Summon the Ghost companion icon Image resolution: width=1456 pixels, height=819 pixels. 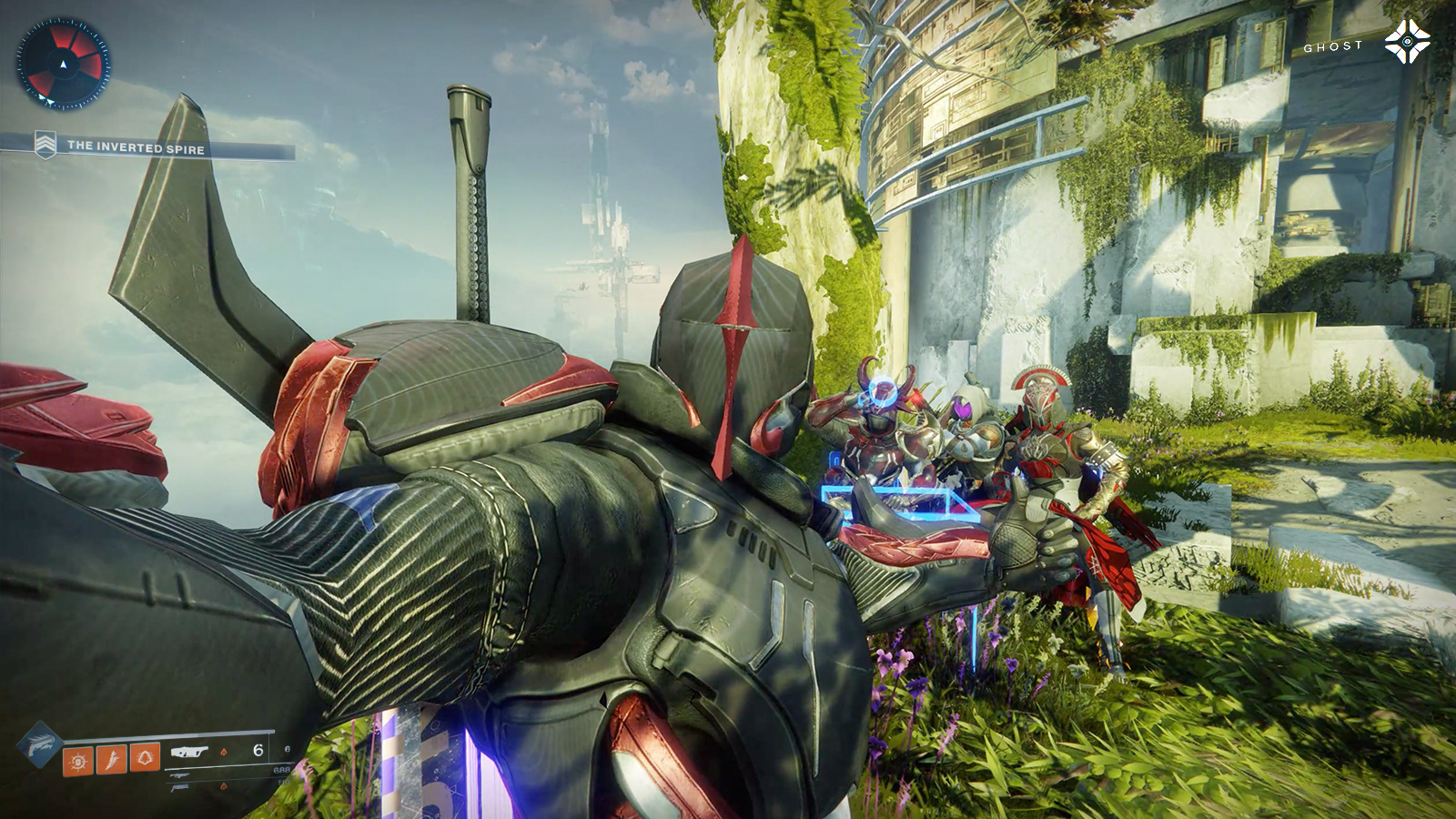pos(1407,42)
